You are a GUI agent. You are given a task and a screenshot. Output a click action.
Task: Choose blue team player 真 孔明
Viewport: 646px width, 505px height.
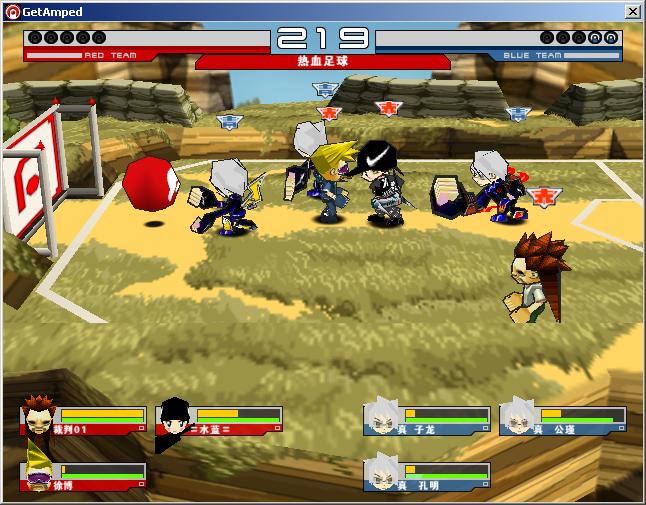(428, 476)
